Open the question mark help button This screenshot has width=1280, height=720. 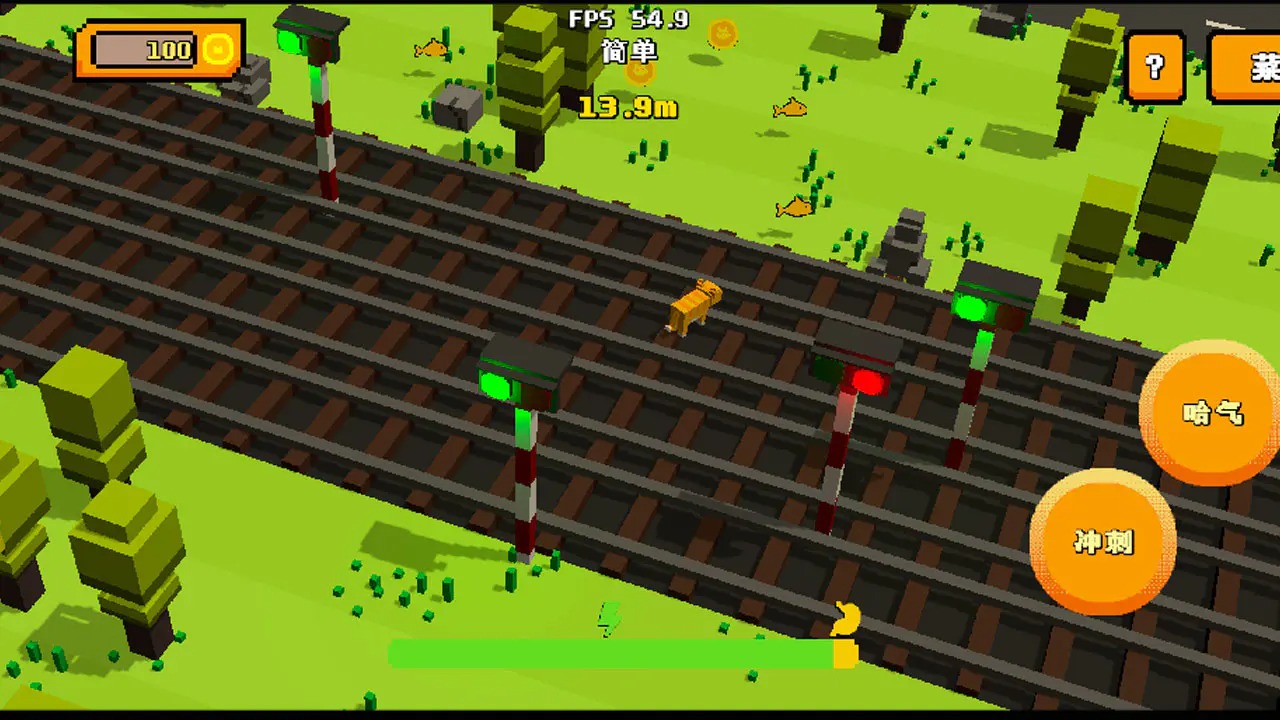(x=1155, y=67)
